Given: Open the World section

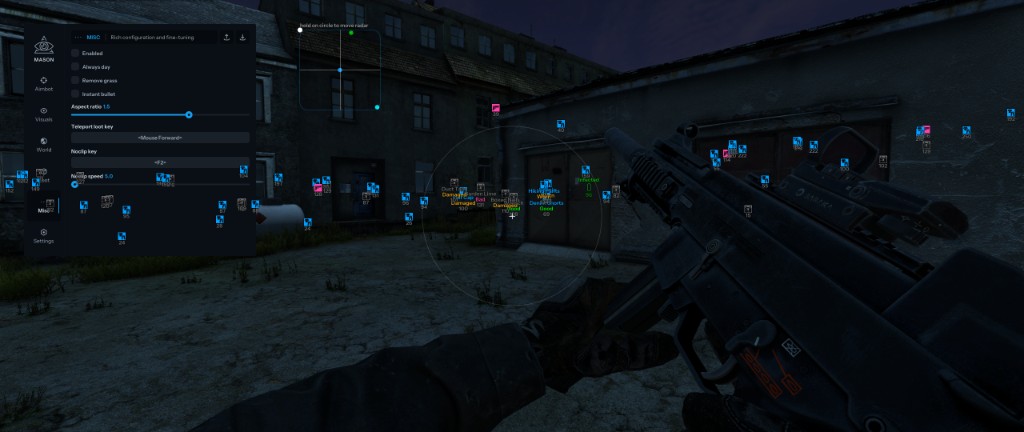Looking at the screenshot, I should (x=44, y=144).
